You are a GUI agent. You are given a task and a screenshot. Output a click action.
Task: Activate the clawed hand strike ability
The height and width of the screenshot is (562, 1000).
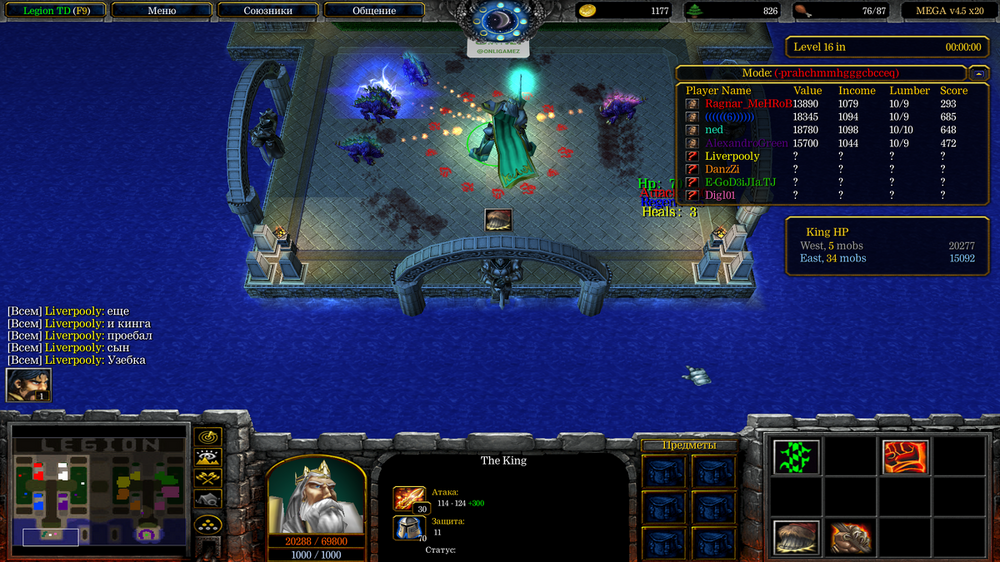point(850,537)
